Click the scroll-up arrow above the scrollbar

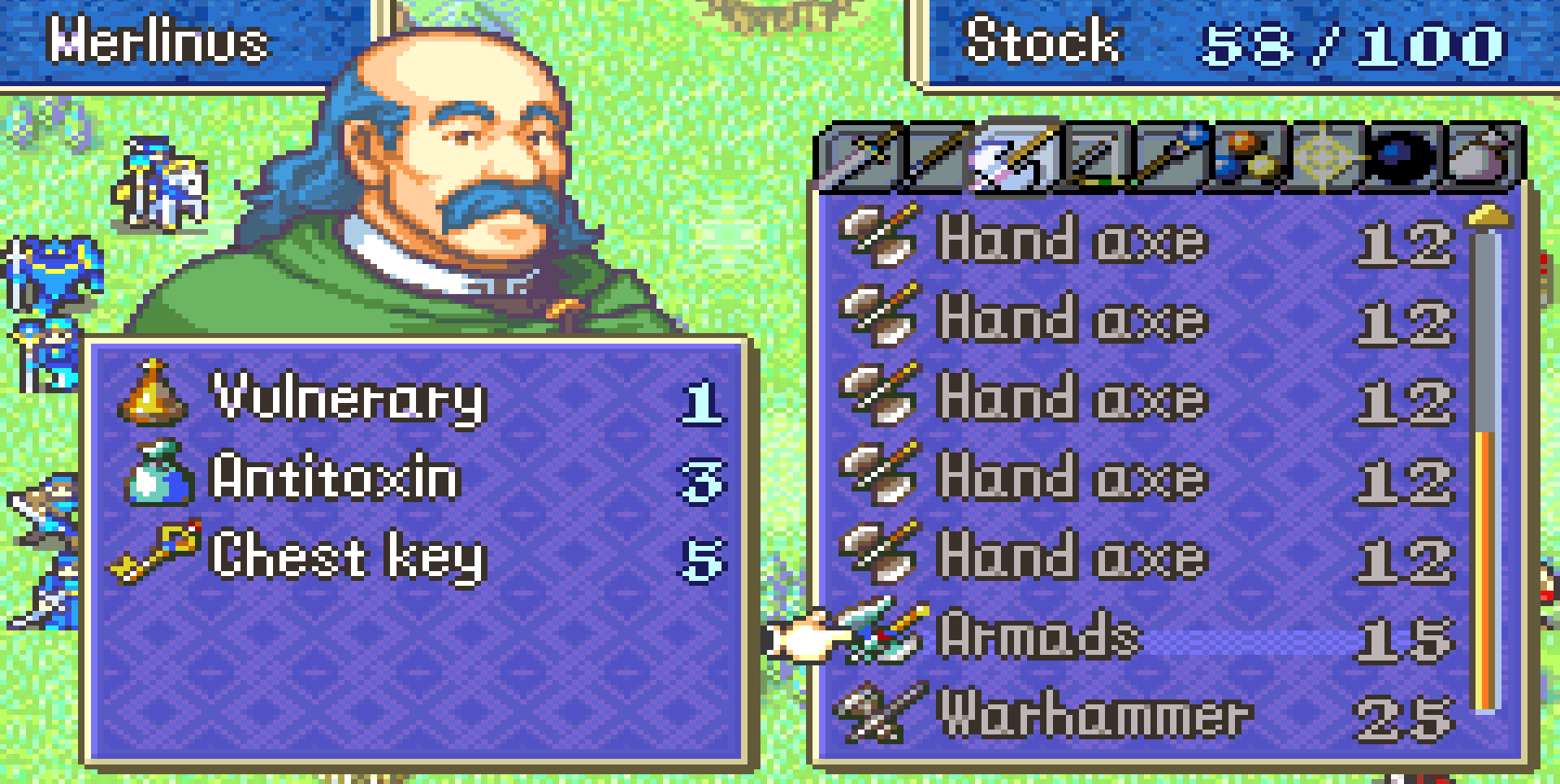pos(1487,216)
